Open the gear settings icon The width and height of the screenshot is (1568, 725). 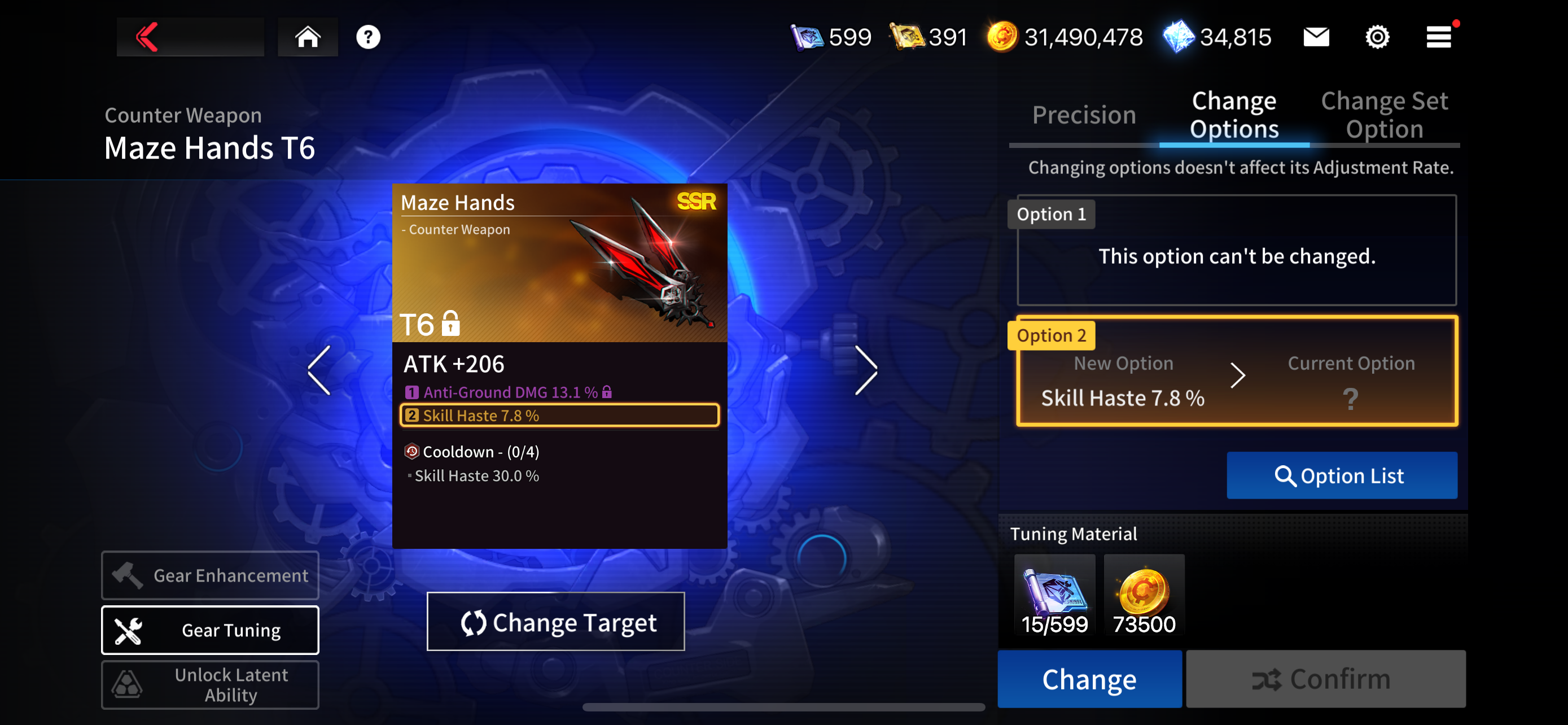point(1377,37)
